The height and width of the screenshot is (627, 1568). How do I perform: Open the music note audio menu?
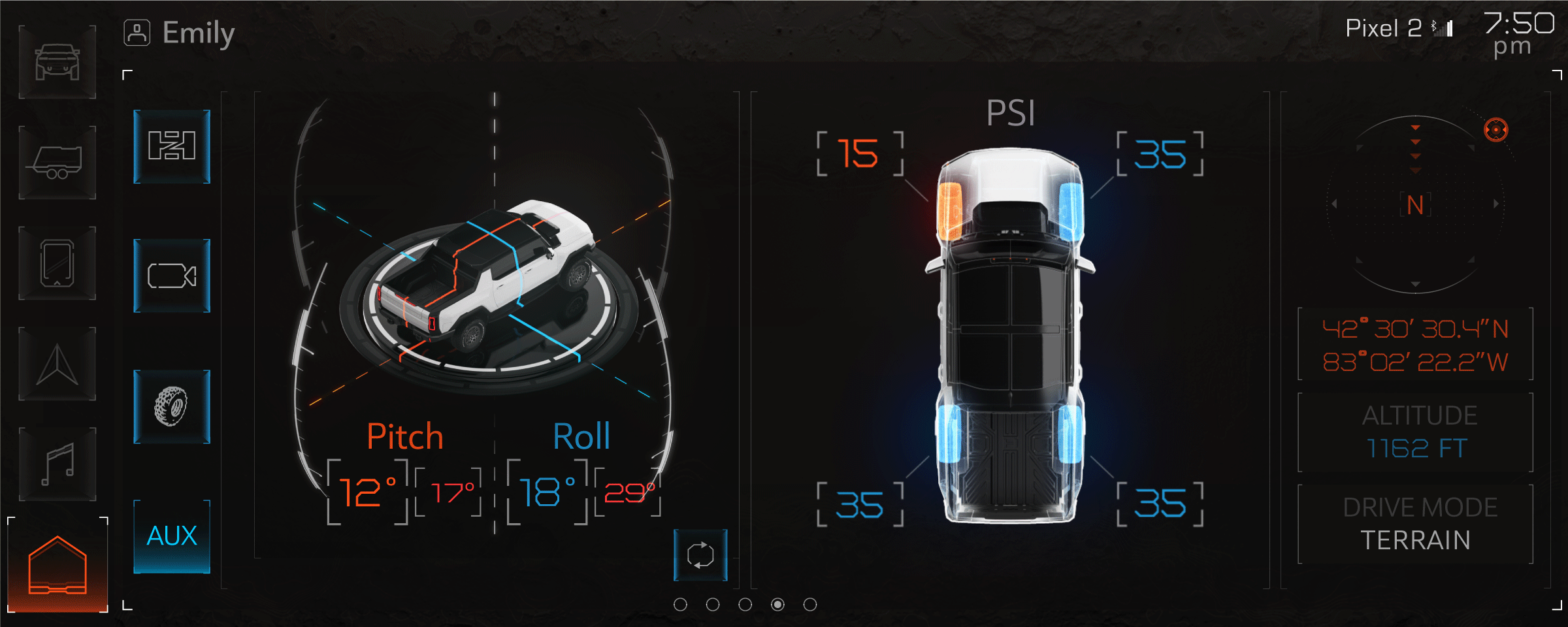coord(57,464)
